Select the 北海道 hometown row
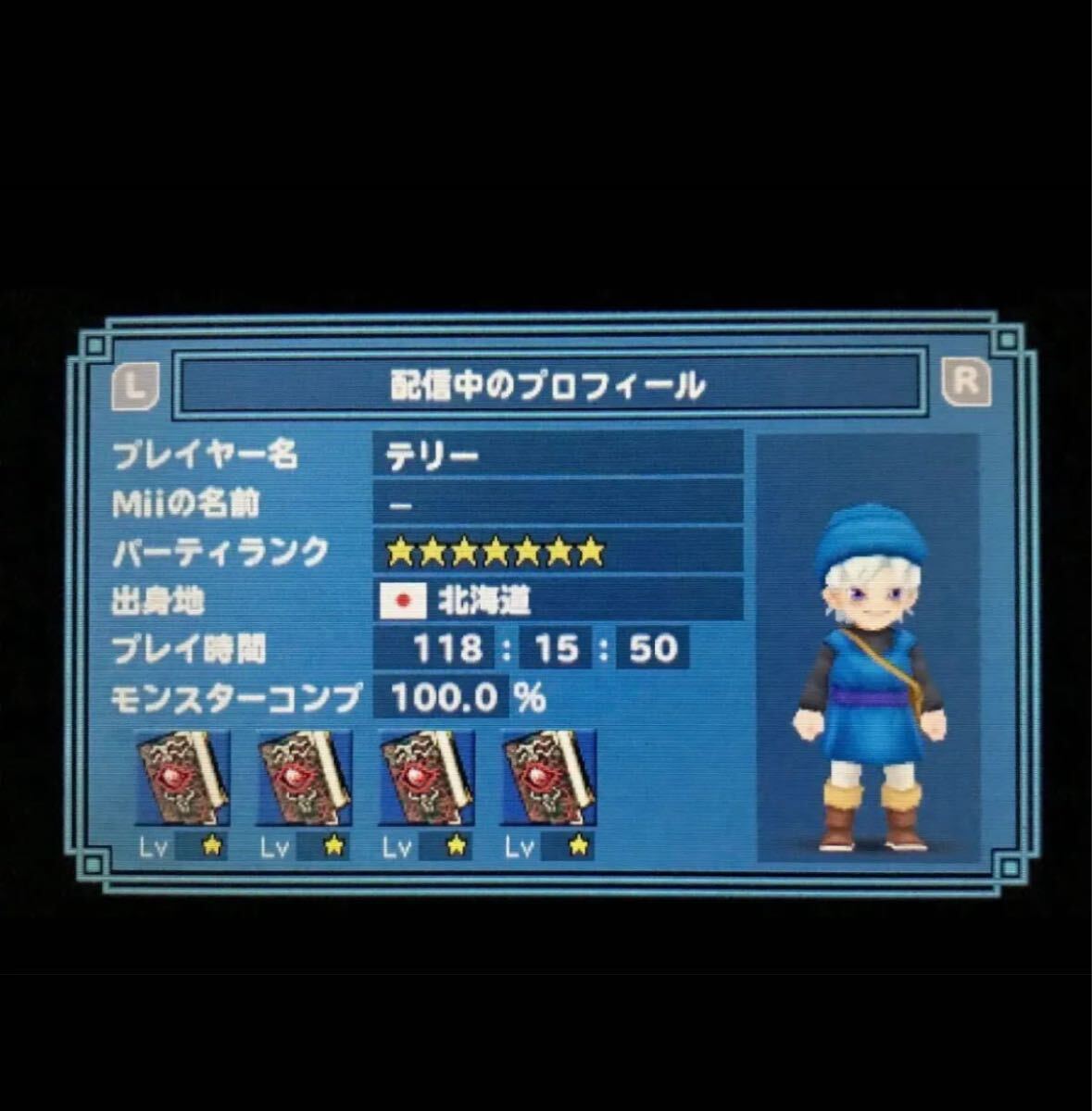The image size is (1092, 1111). (557, 601)
